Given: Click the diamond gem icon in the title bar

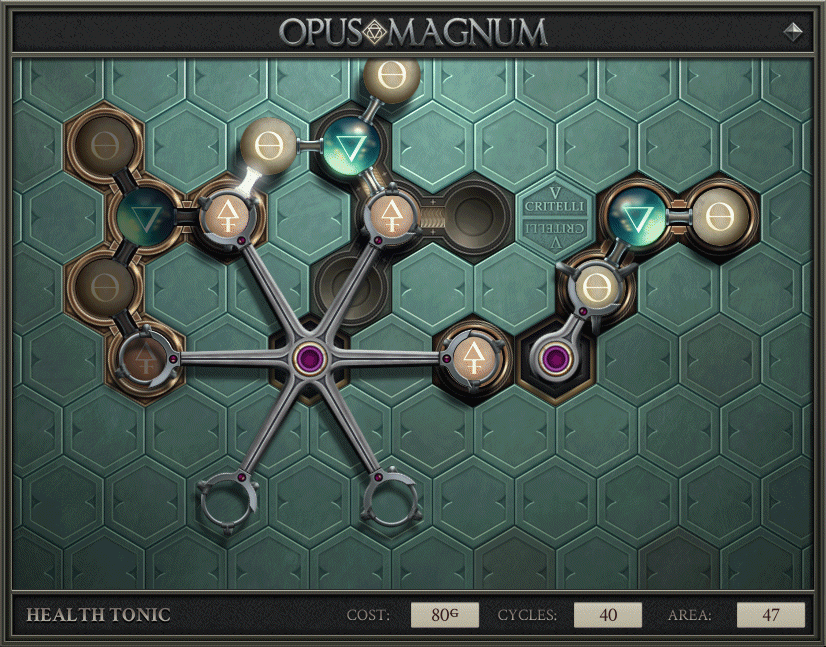Looking at the screenshot, I should tap(793, 31).
